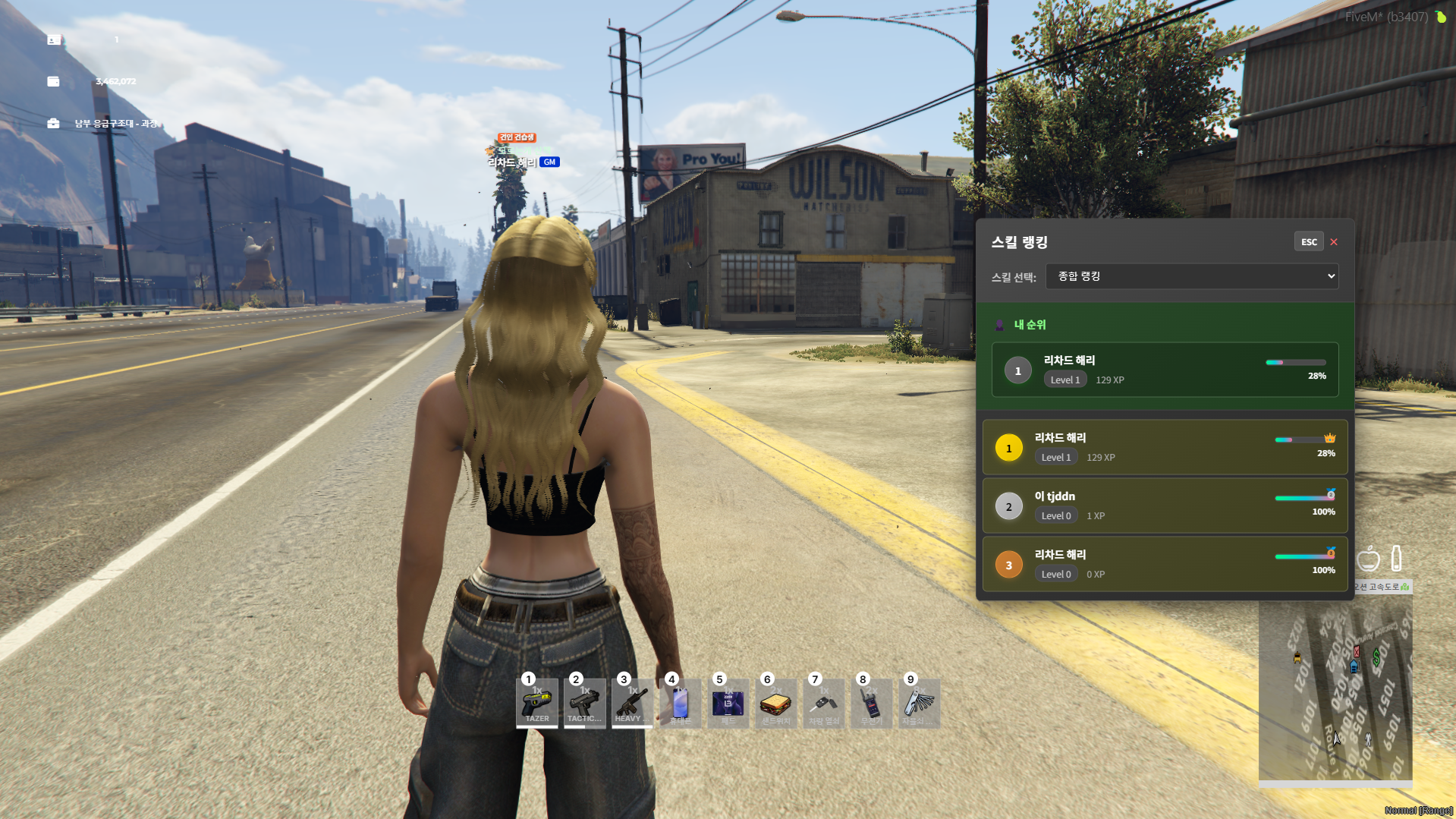Open the skill selection dropdown
This screenshot has height=819, width=1456.
pyautogui.click(x=1191, y=276)
